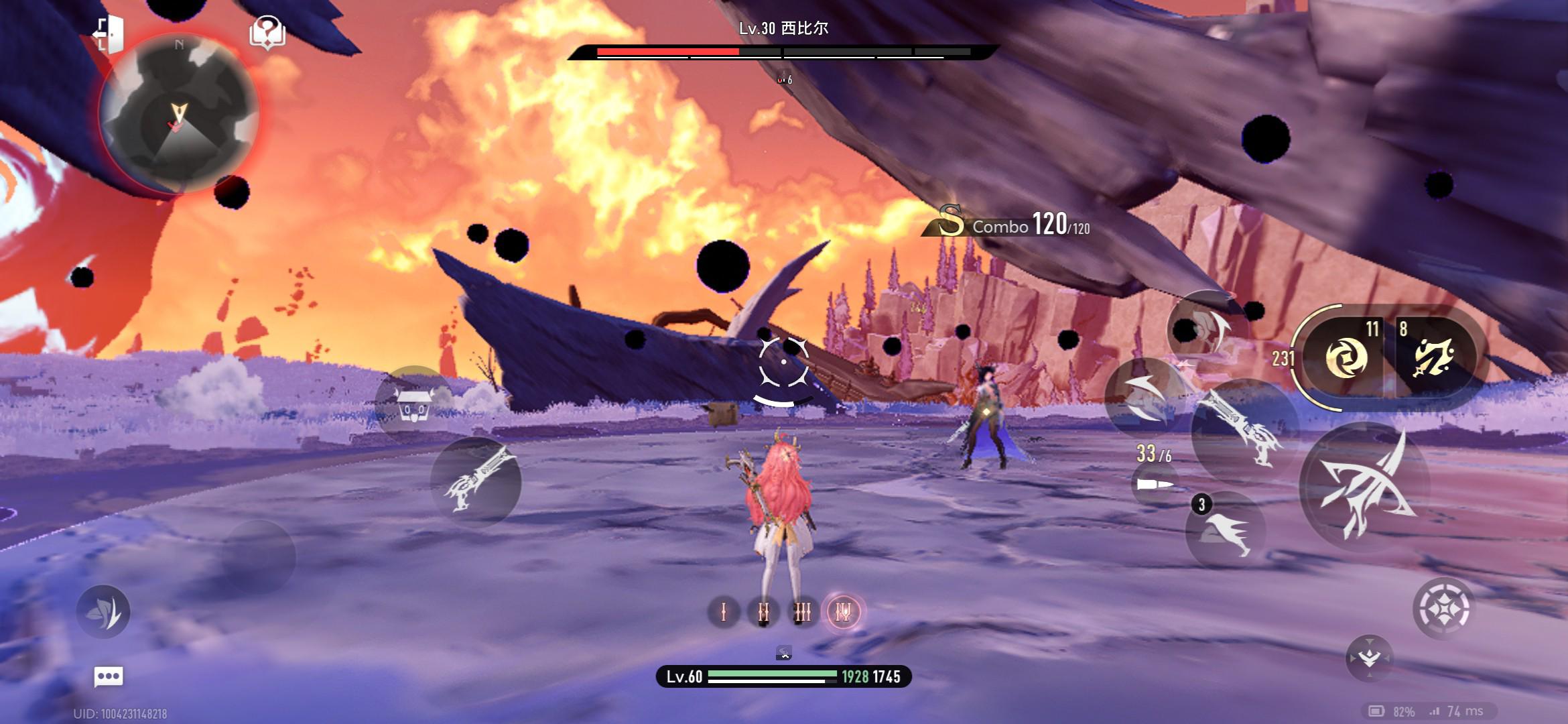Tap the bullet reload button
Image resolution: width=1568 pixels, height=724 pixels.
tap(1155, 484)
